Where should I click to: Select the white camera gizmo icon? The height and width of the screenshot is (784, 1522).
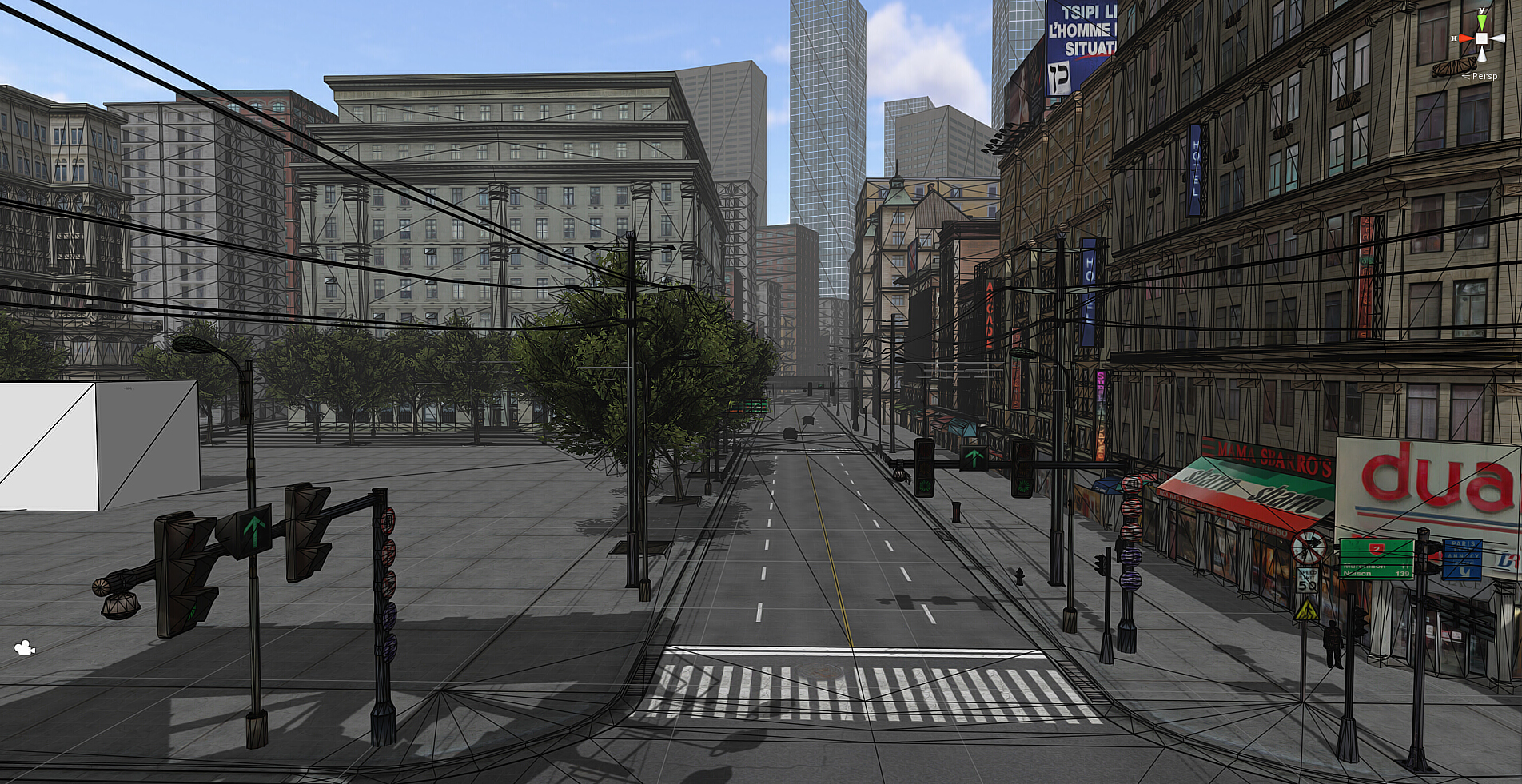(x=24, y=648)
